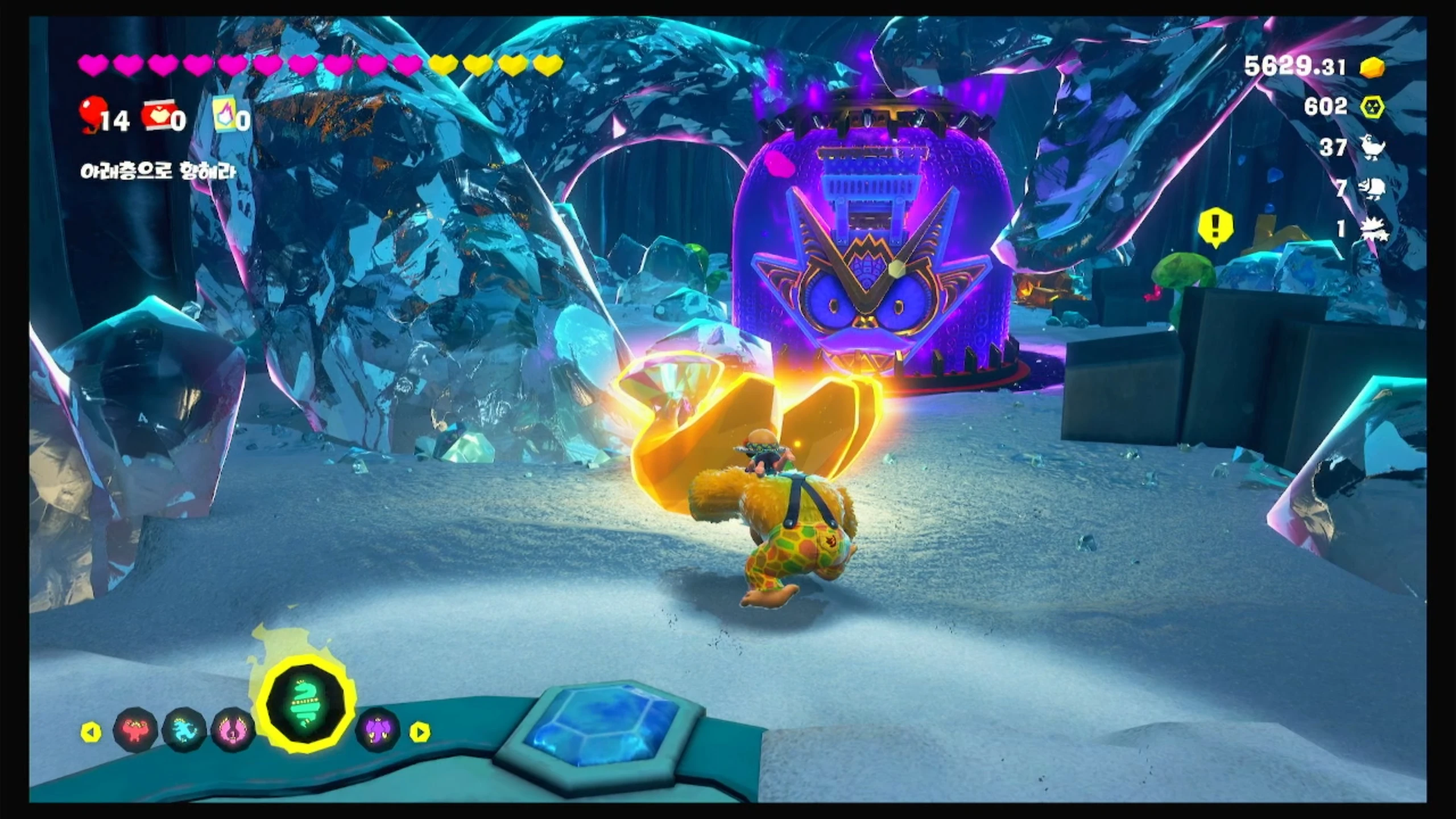This screenshot has height=819, width=1456.
Task: Click the yellow exclamation mark marker
Action: (x=1215, y=227)
